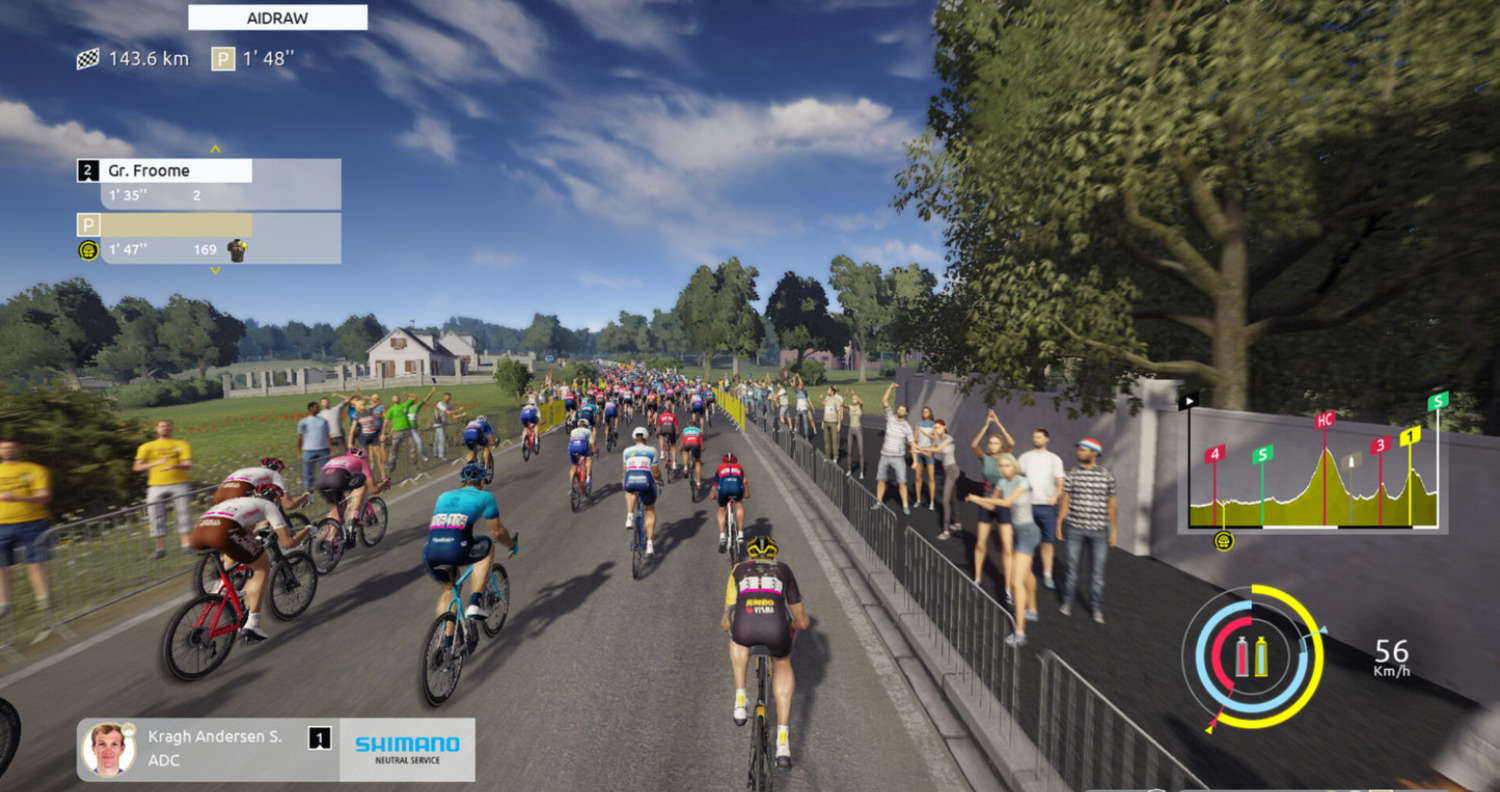Click the AIDRAW label at the top
The height and width of the screenshot is (792, 1500).
(x=278, y=18)
